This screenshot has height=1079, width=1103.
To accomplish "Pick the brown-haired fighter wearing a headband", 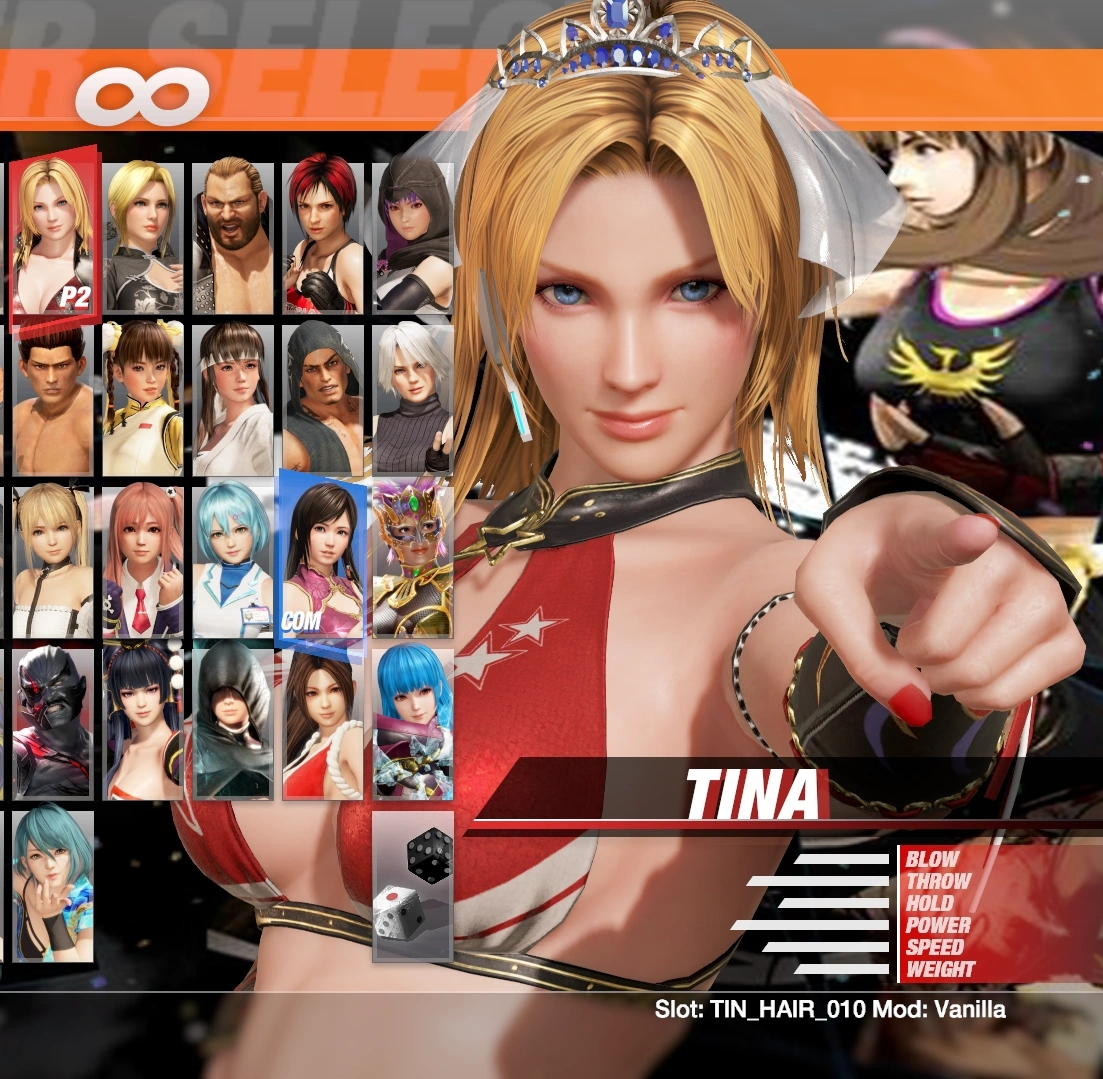I will [x=233, y=398].
